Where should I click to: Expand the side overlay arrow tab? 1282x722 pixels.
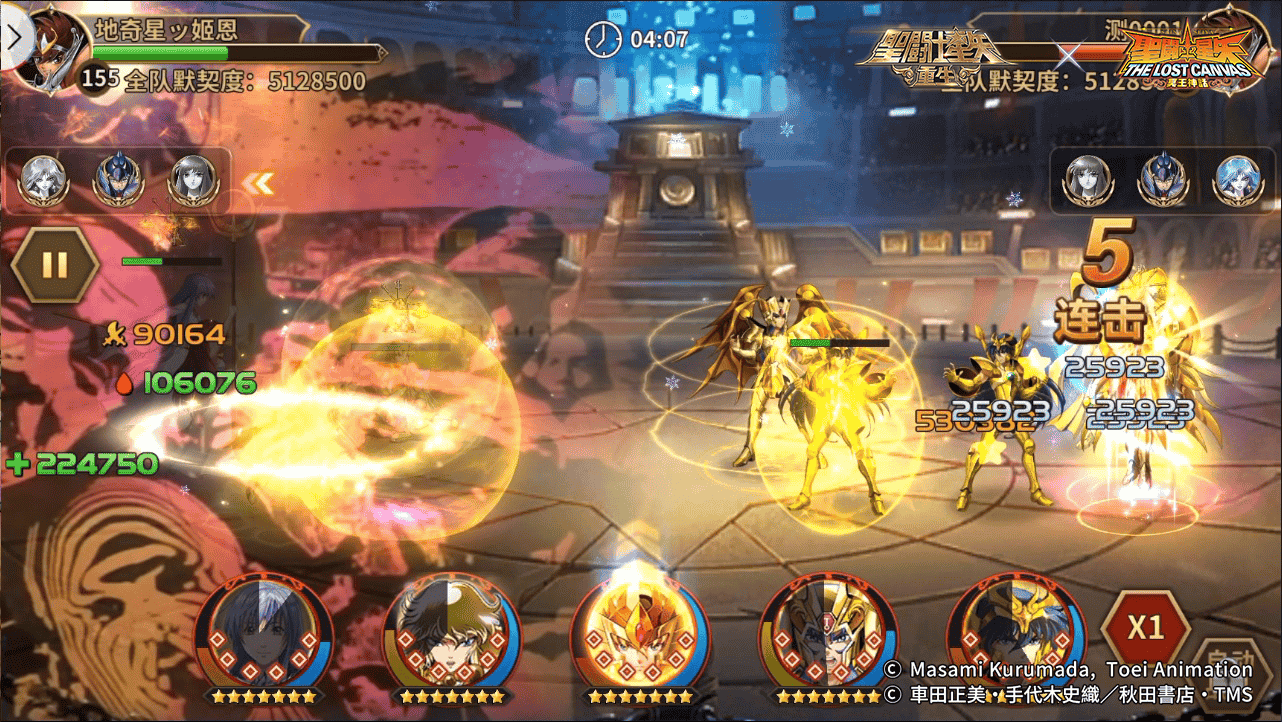point(14,40)
